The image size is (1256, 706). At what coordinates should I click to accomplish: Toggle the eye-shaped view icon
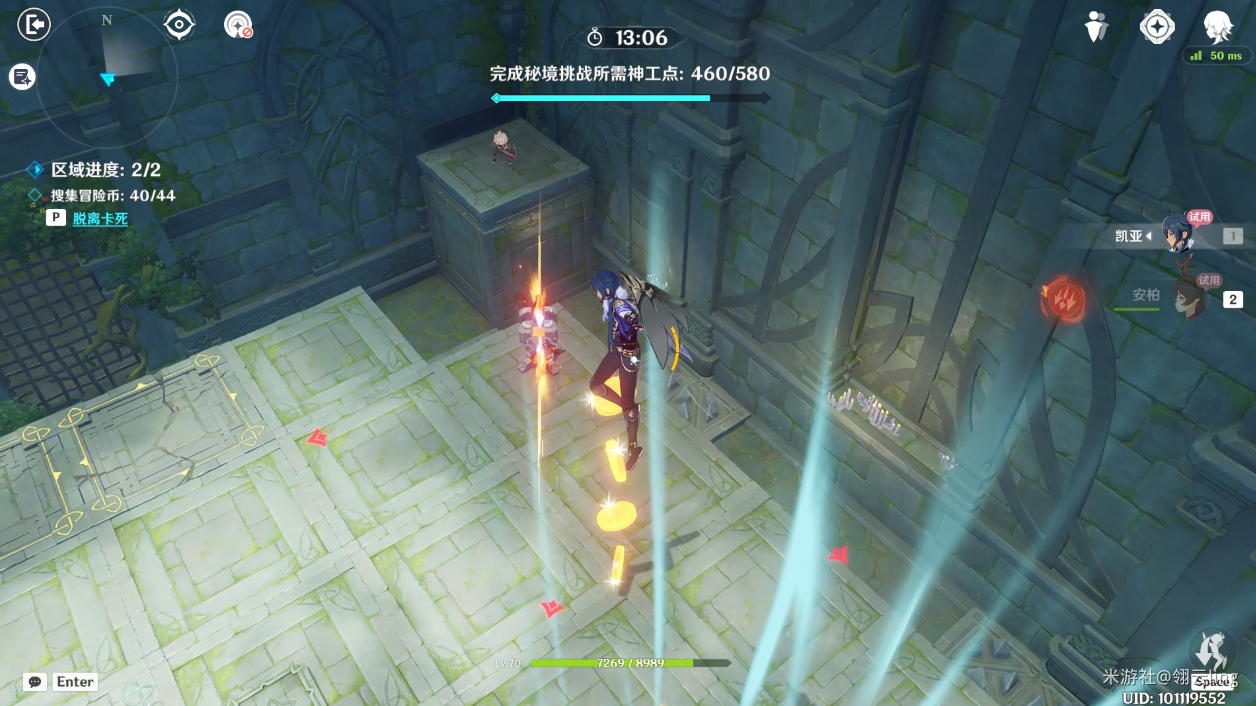point(179,24)
